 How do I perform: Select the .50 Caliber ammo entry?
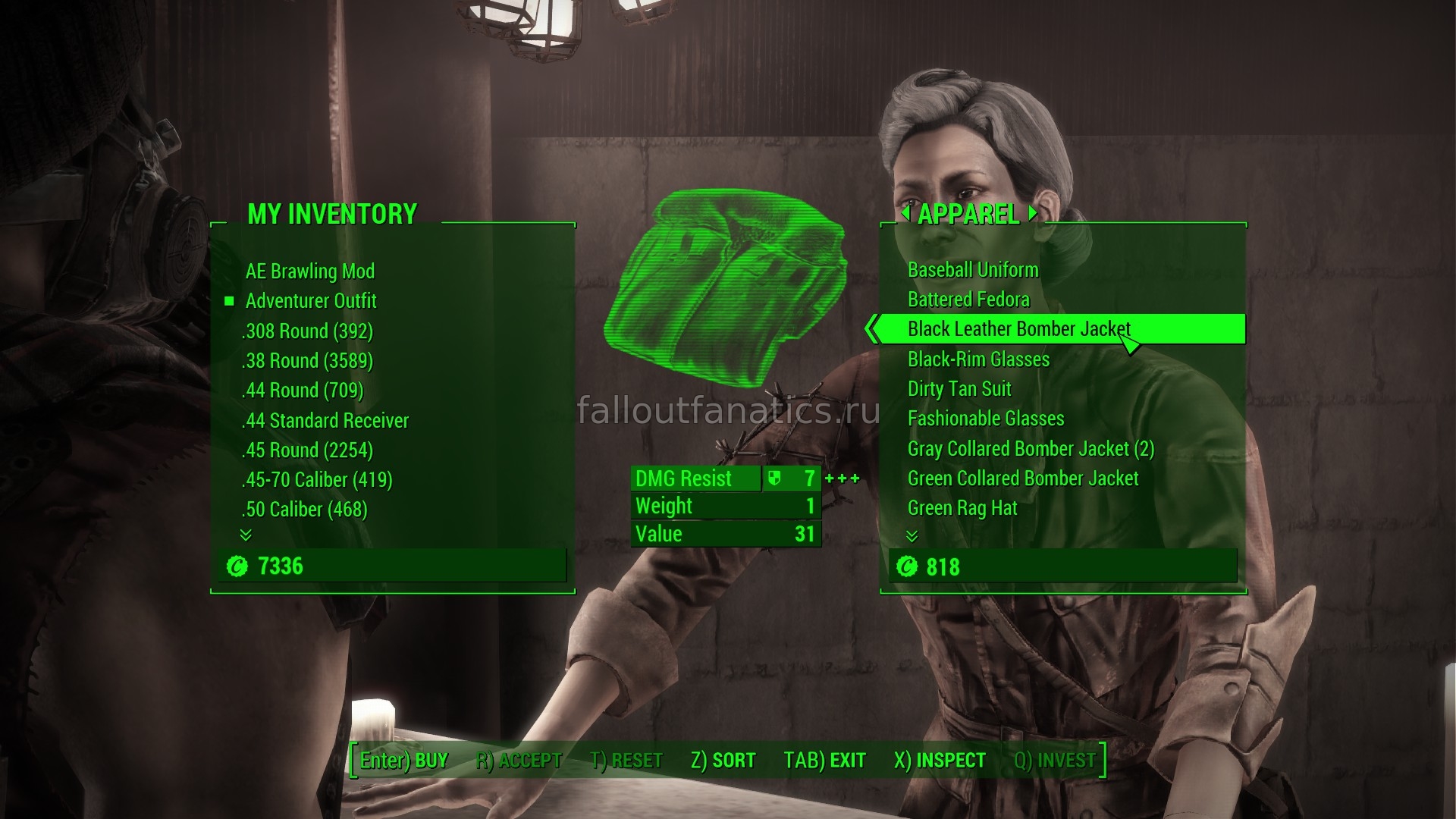pyautogui.click(x=305, y=510)
